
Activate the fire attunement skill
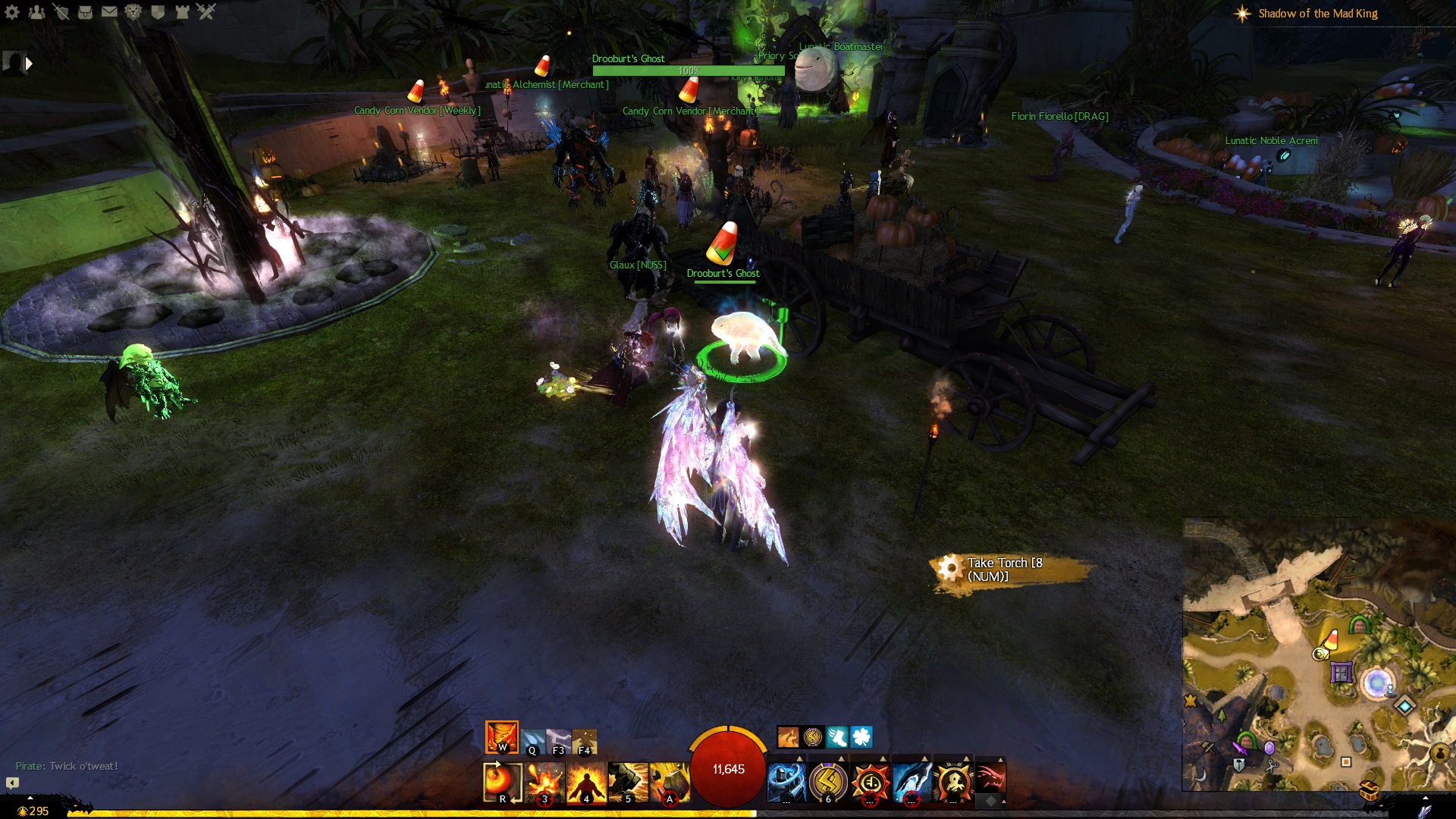click(x=501, y=737)
